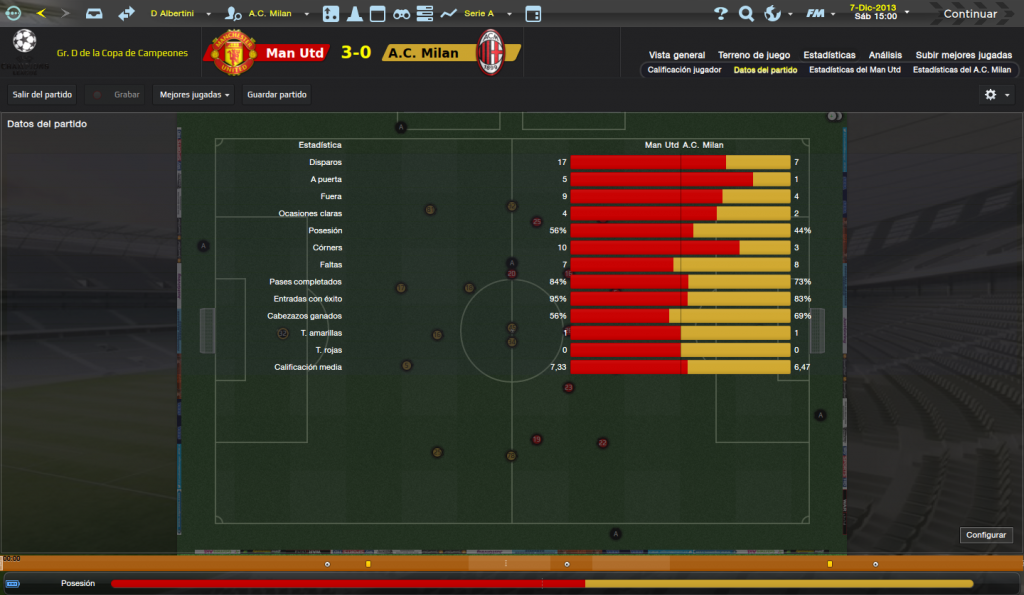Click the Continuar button
The width and height of the screenshot is (1024, 595).
point(969,14)
